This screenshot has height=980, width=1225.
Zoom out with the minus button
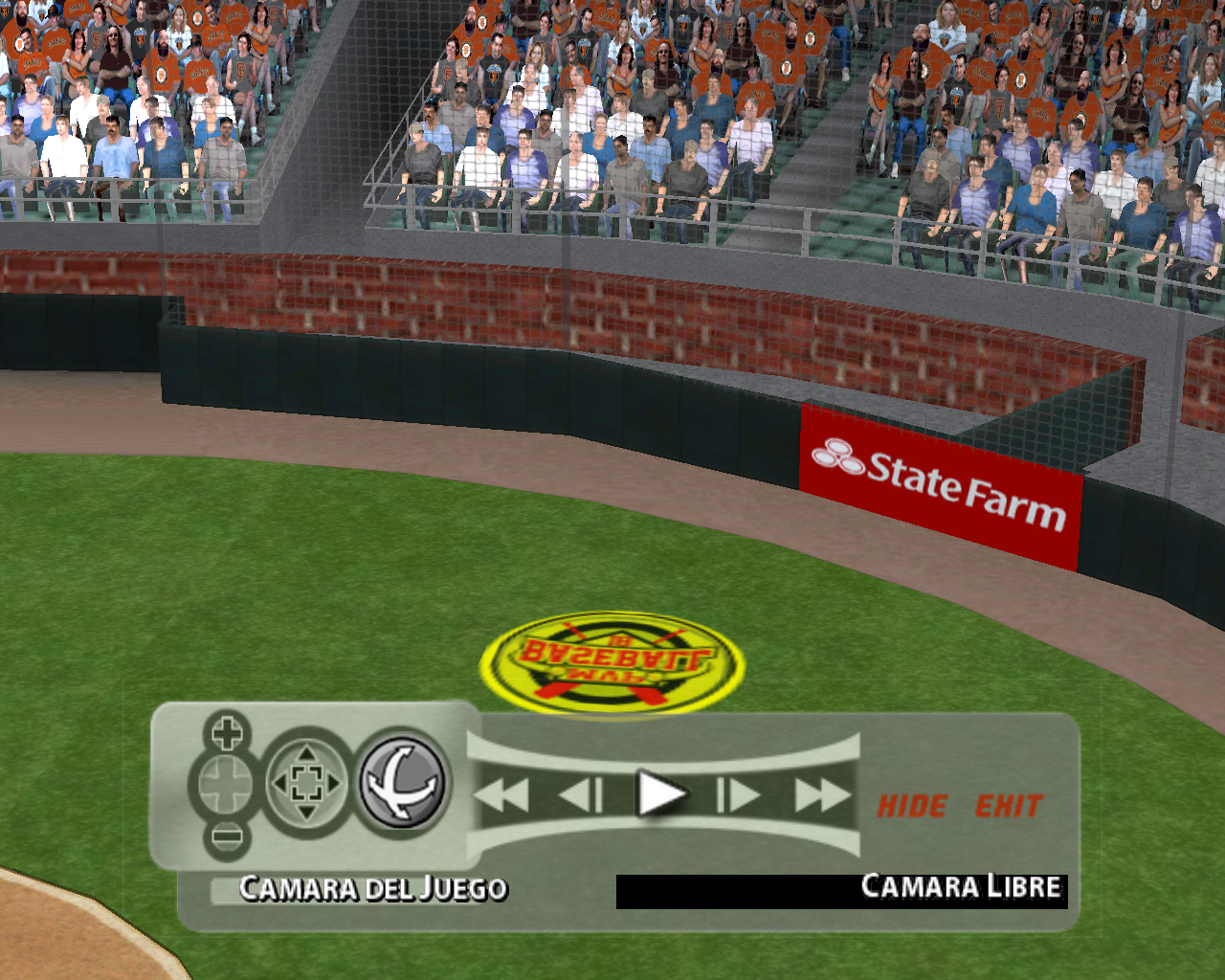click(x=227, y=837)
